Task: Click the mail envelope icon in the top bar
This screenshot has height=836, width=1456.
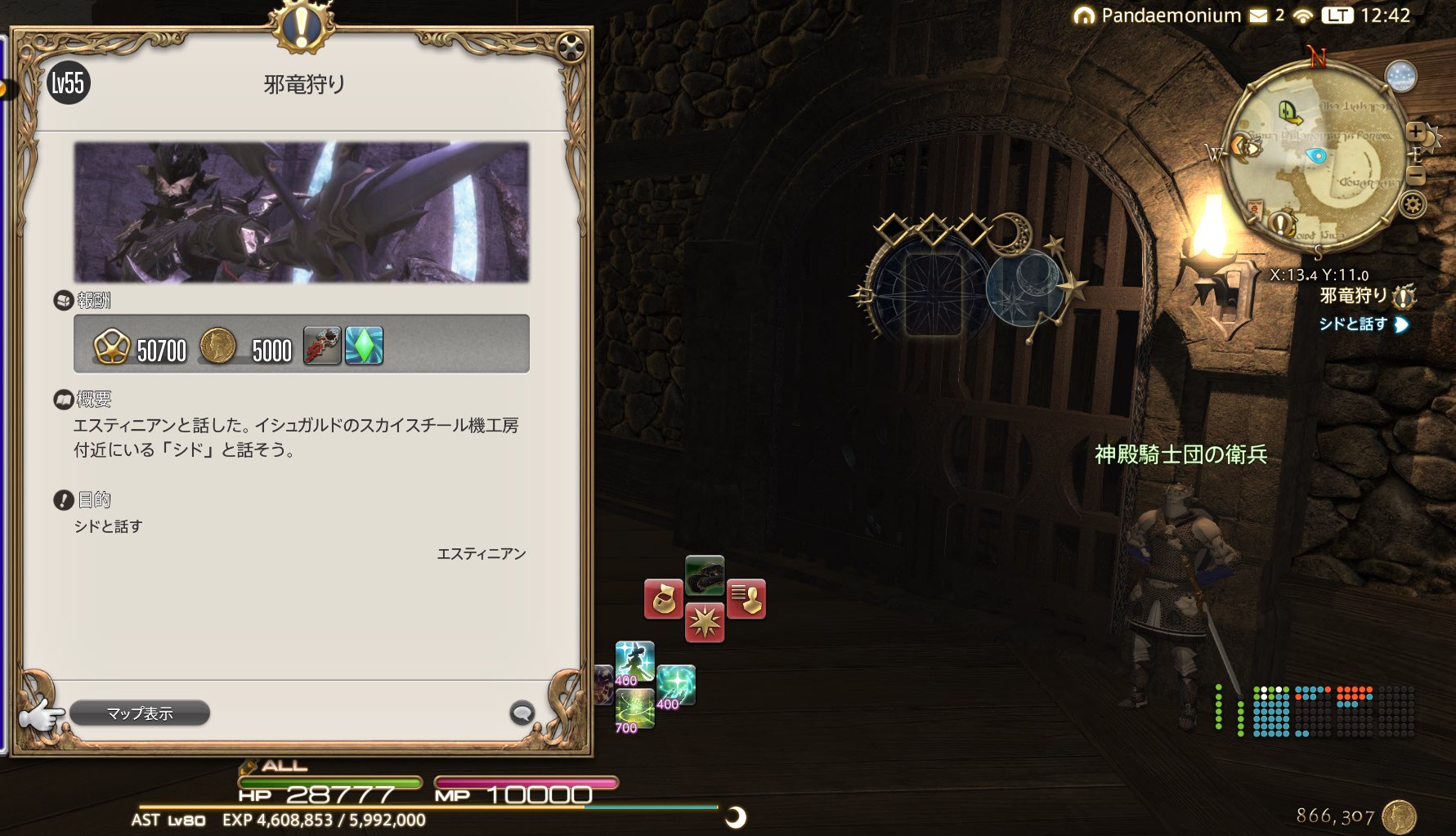Action: [x=1258, y=15]
